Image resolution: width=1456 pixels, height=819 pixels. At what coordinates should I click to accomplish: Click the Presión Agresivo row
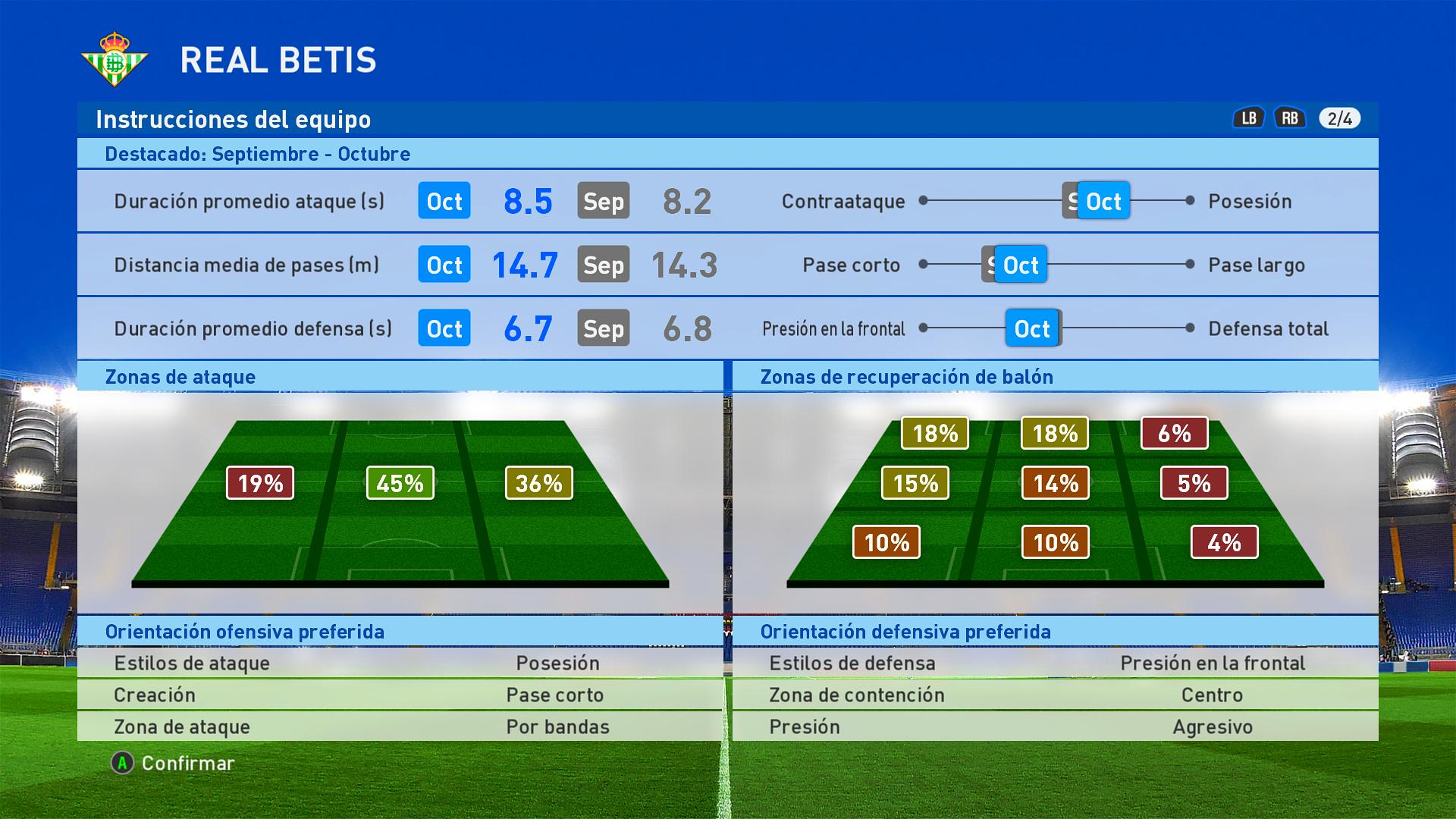coord(1055,726)
